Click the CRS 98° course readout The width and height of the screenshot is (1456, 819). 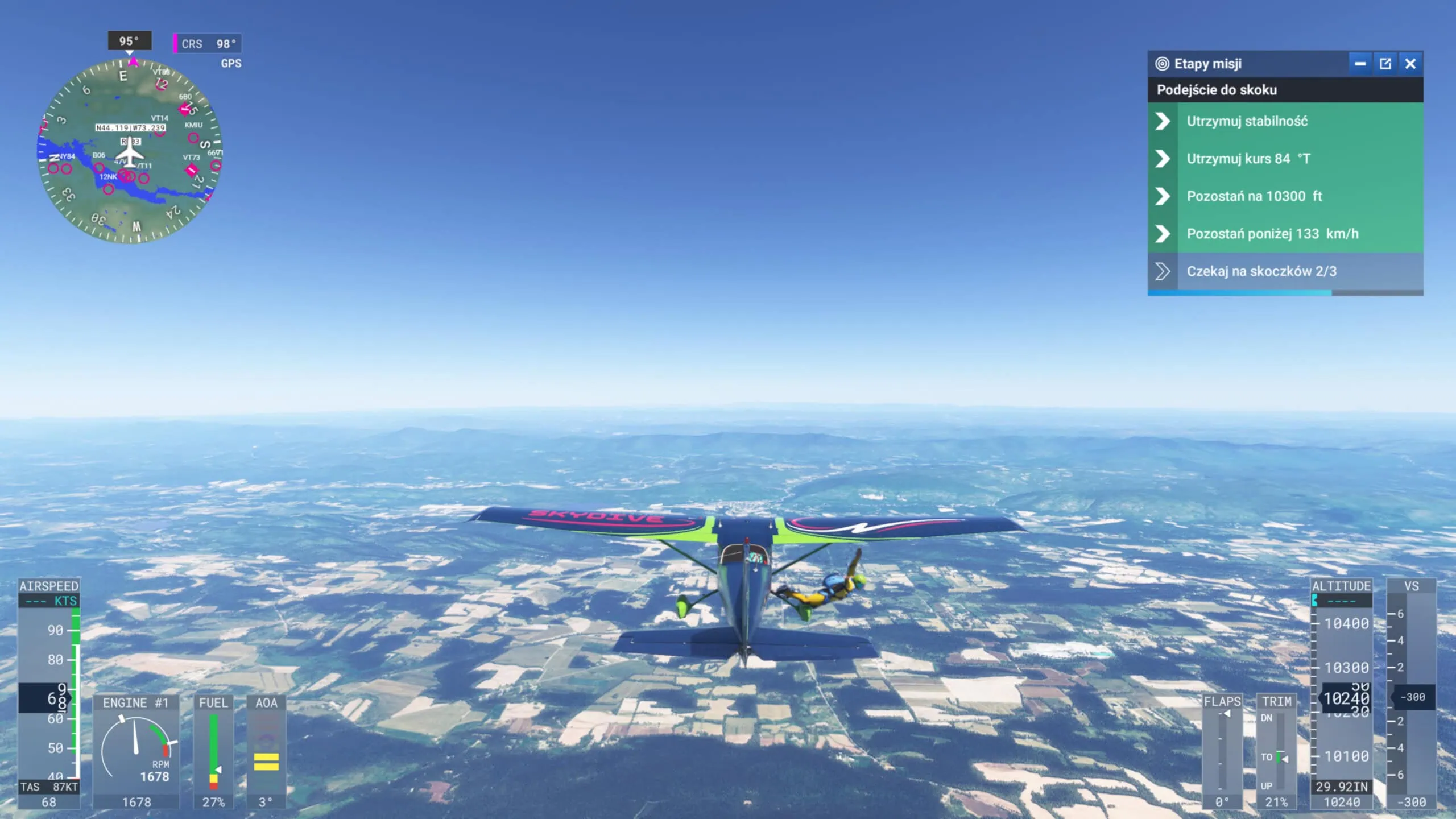click(x=206, y=43)
